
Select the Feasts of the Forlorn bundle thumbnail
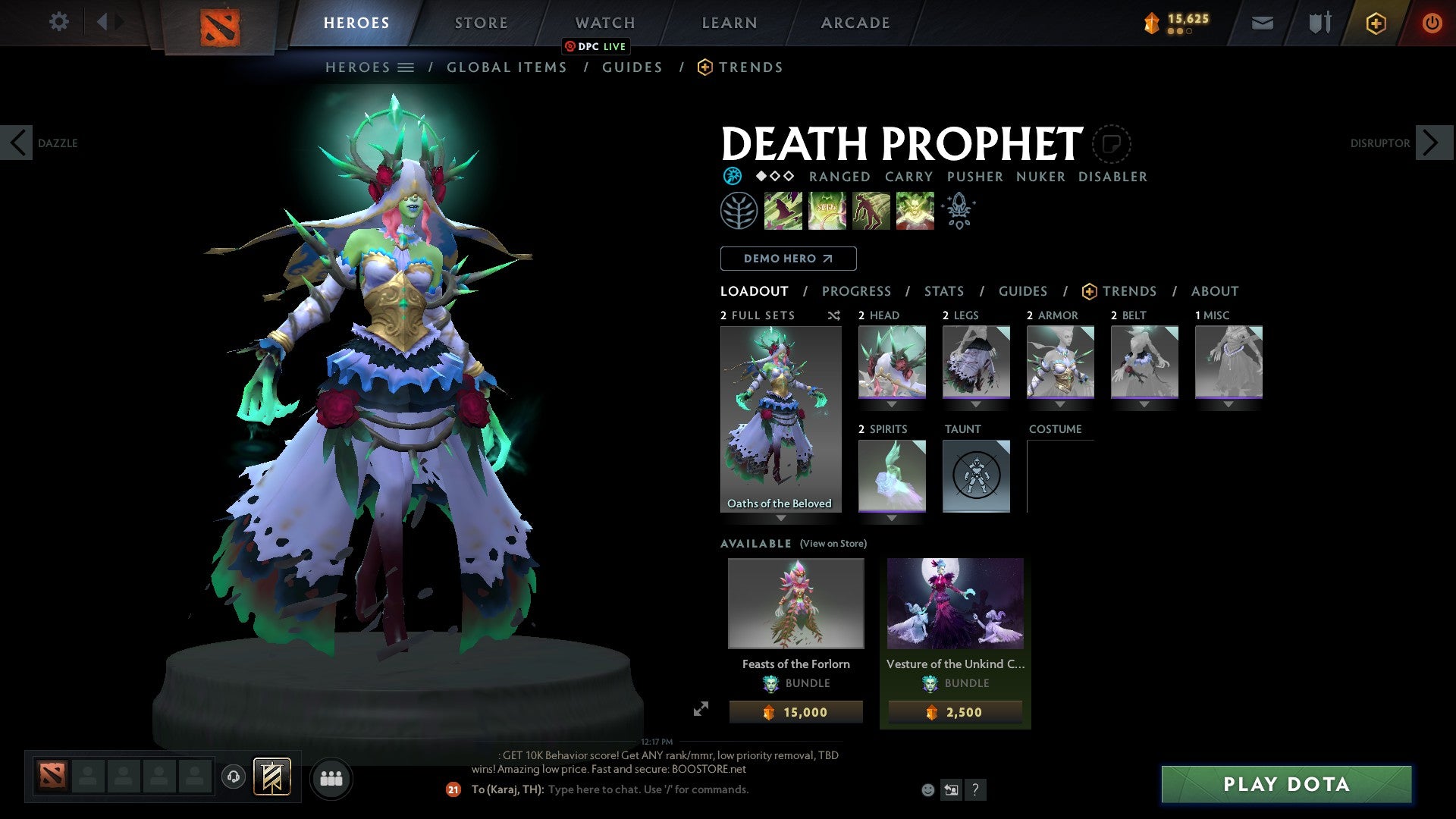click(795, 603)
